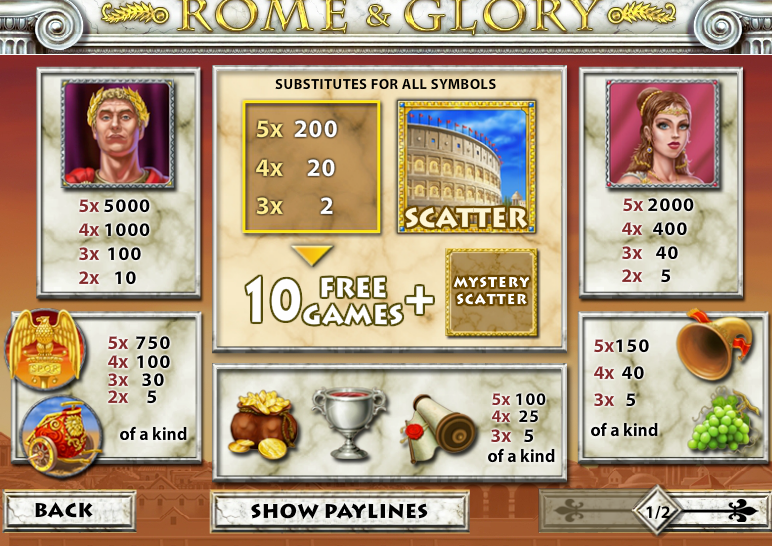Show the paylines

click(338, 511)
